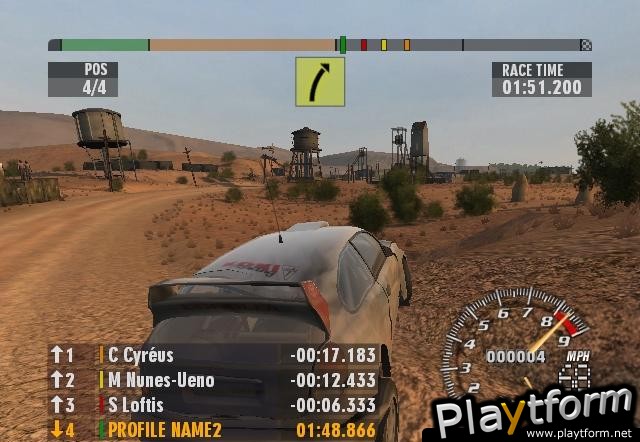Click the yellow marker on the progress bar
Viewport: 640px width, 442px height.
pyautogui.click(x=384, y=45)
